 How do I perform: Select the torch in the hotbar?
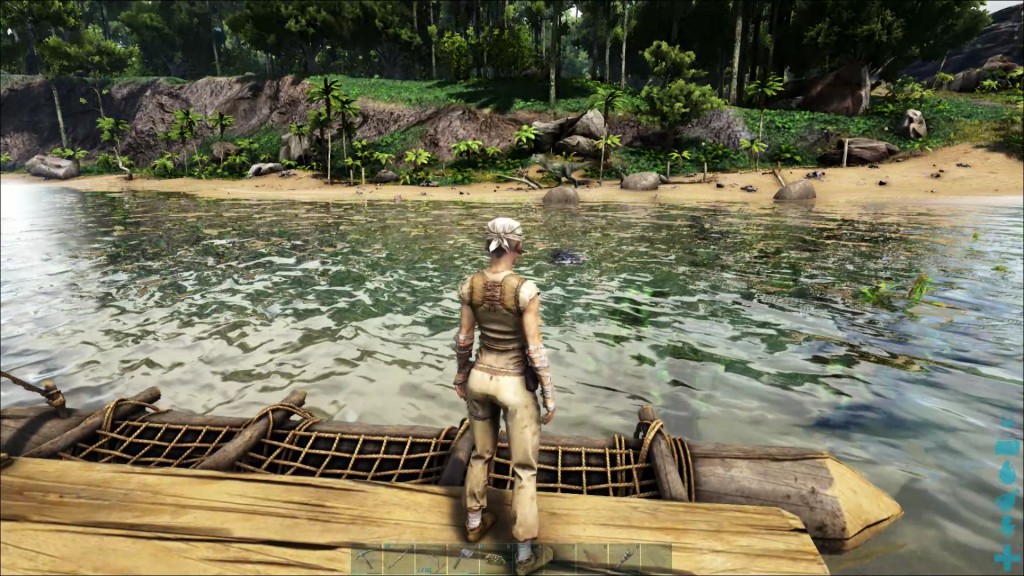624,558
